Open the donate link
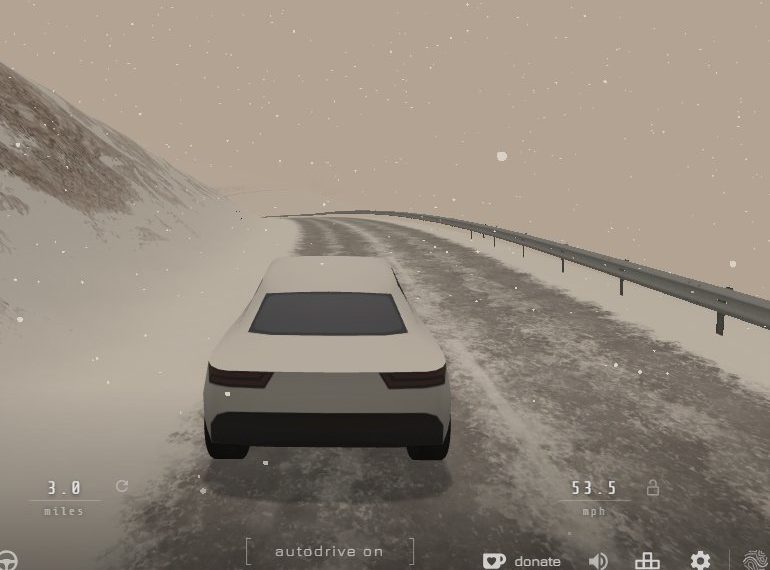 pyautogui.click(x=522, y=561)
